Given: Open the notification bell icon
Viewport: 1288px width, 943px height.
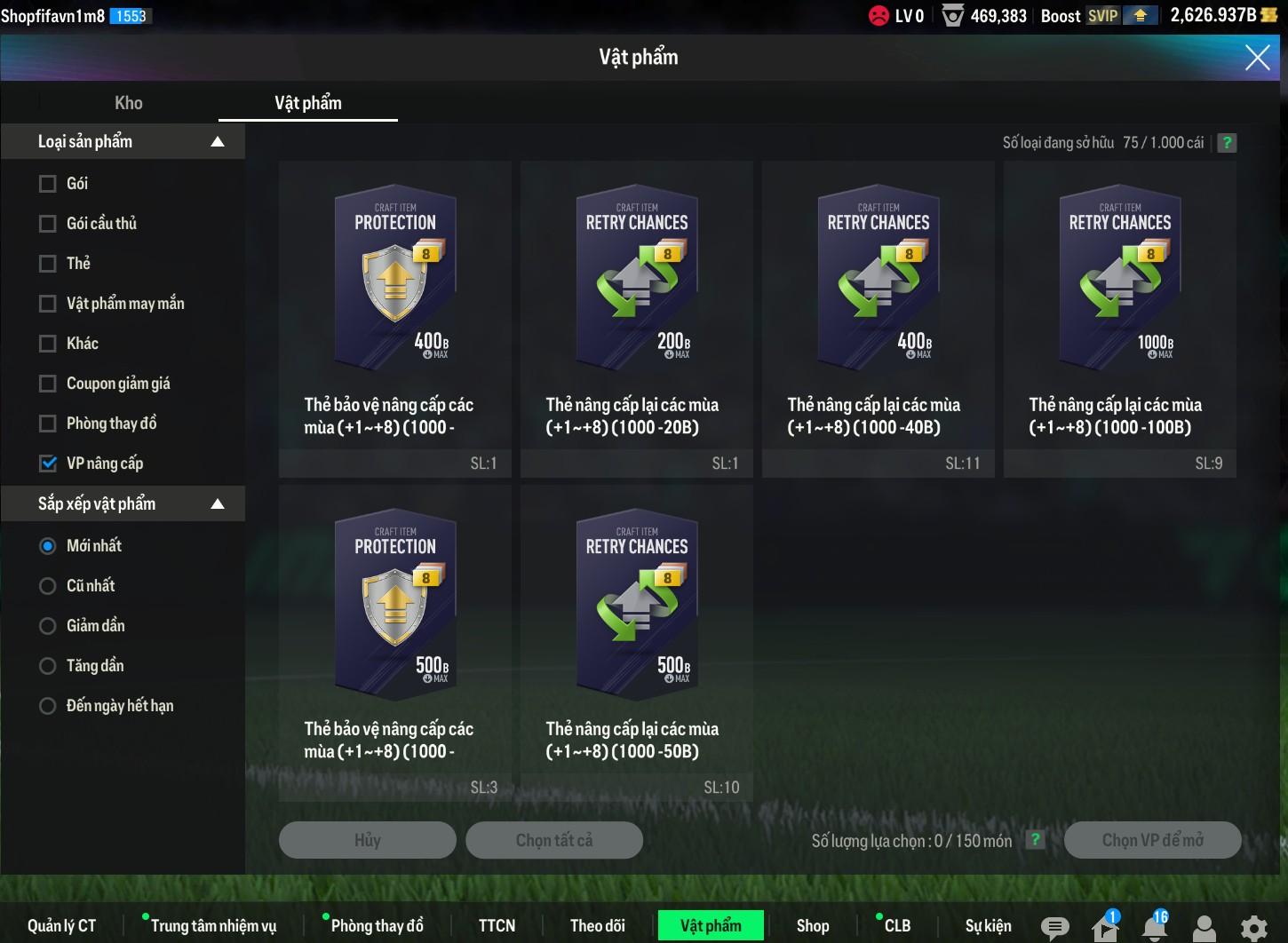Looking at the screenshot, I should (x=1154, y=928).
